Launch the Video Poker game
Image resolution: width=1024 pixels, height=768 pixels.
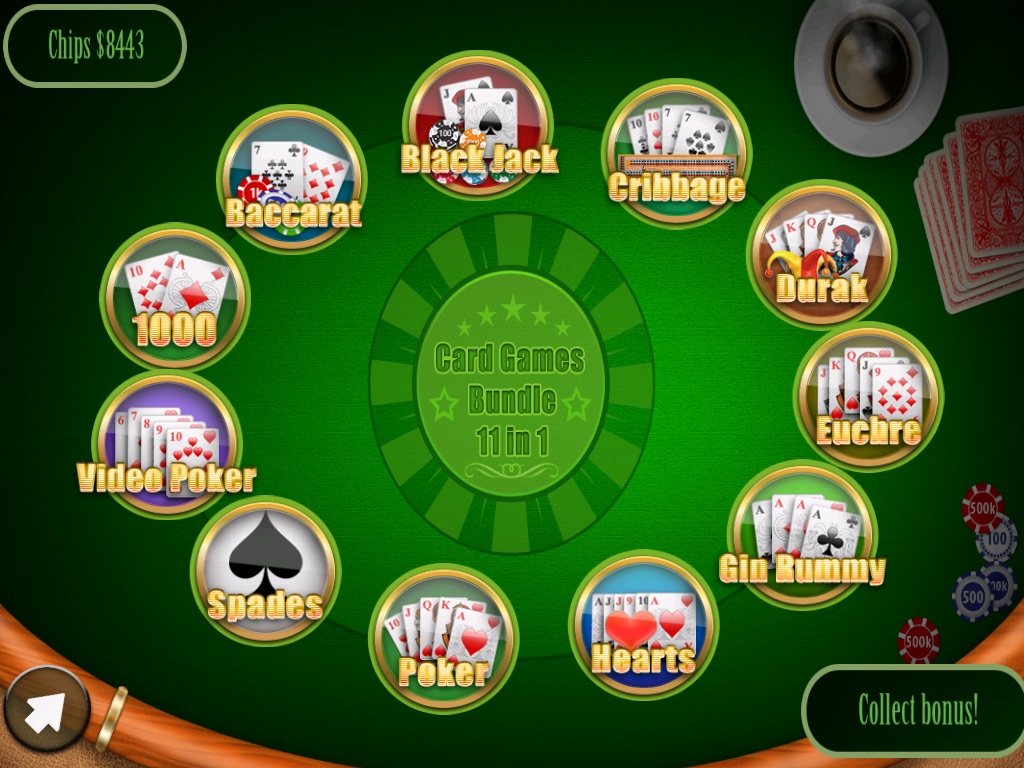pos(167,446)
